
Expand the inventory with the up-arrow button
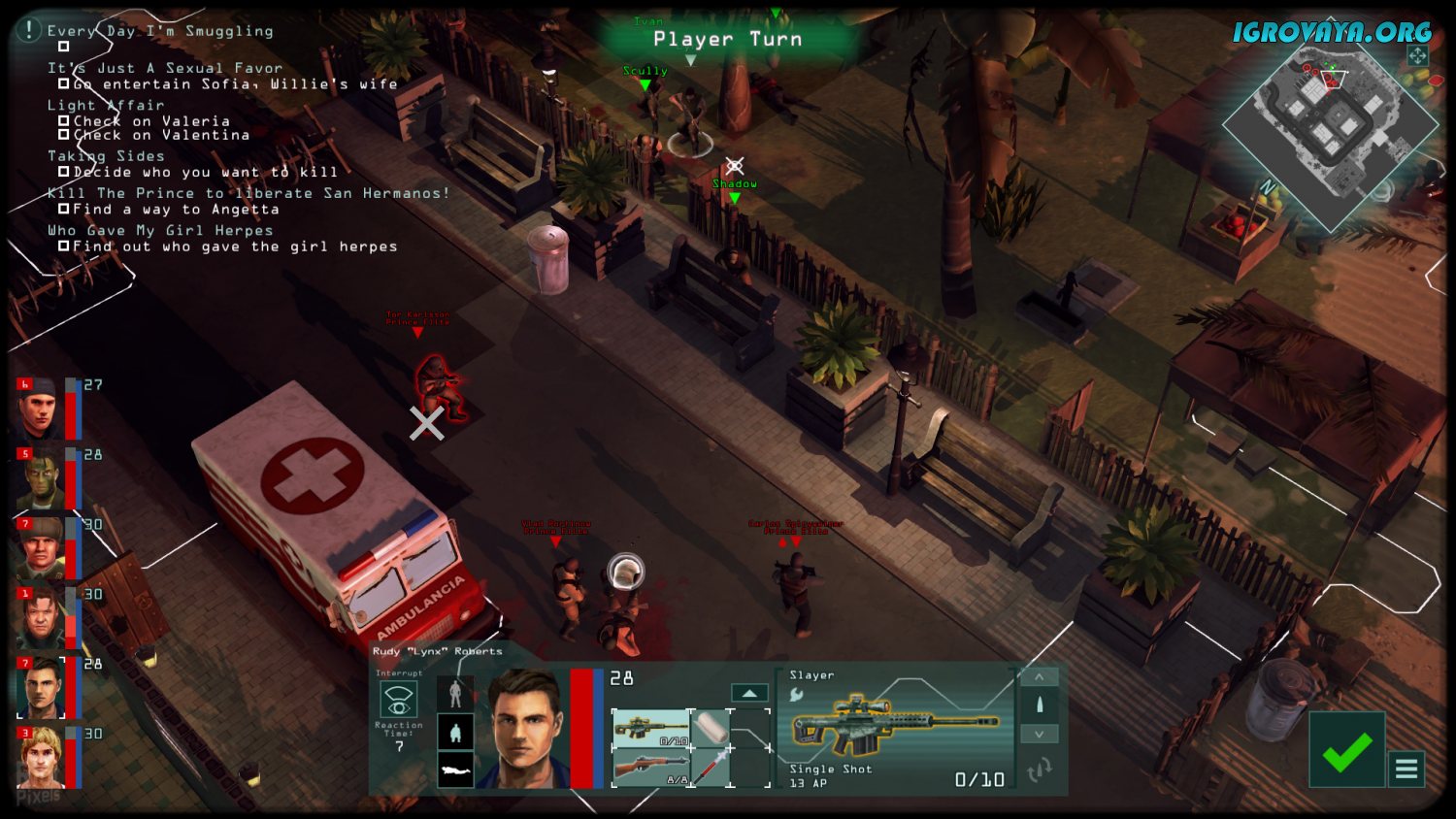click(x=748, y=693)
